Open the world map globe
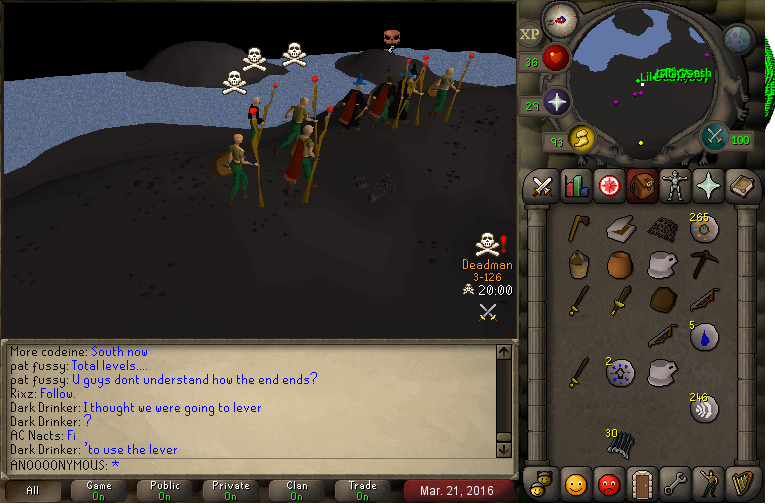The width and height of the screenshot is (775, 504). 739,39
